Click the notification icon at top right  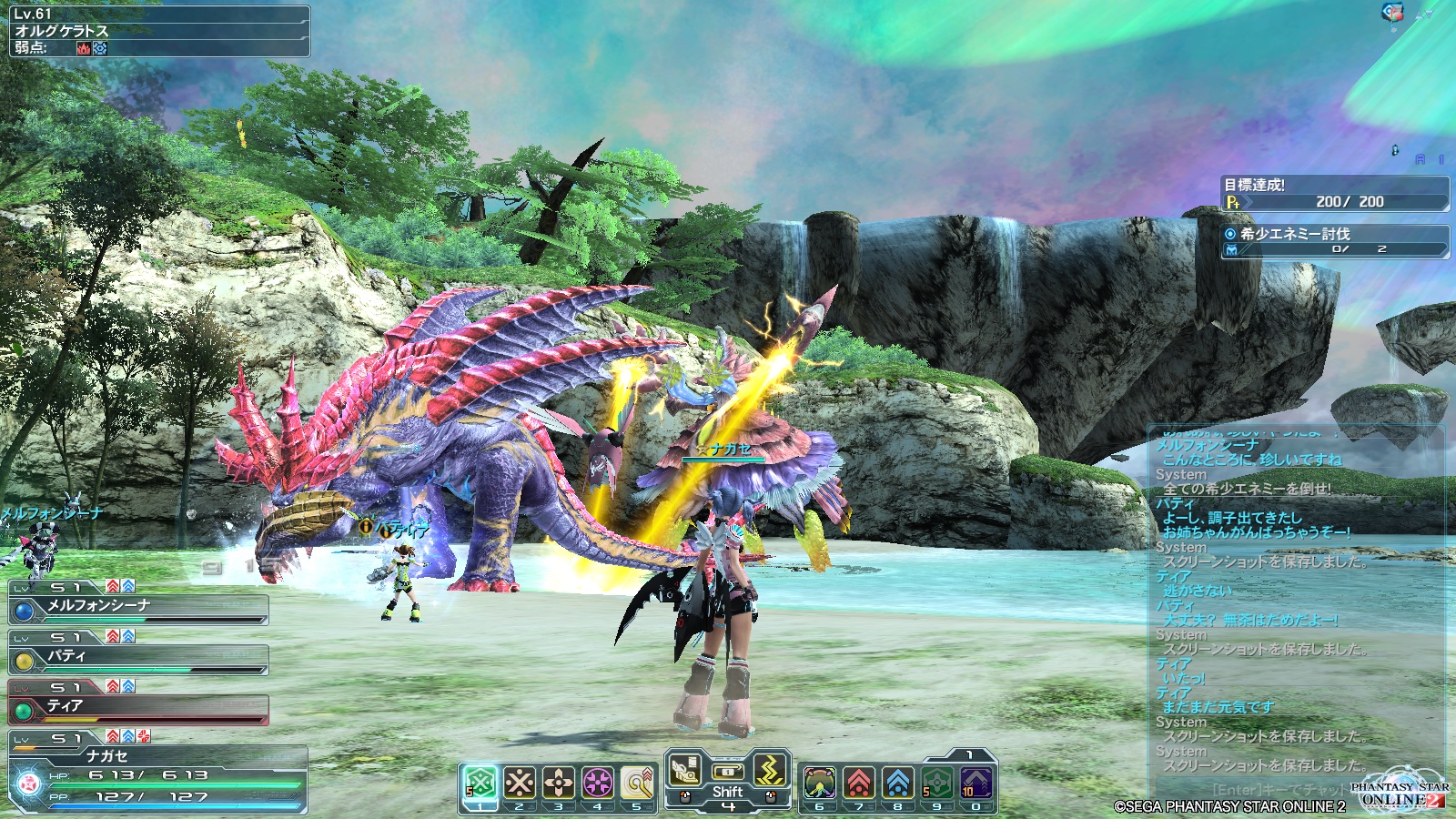(x=1392, y=12)
